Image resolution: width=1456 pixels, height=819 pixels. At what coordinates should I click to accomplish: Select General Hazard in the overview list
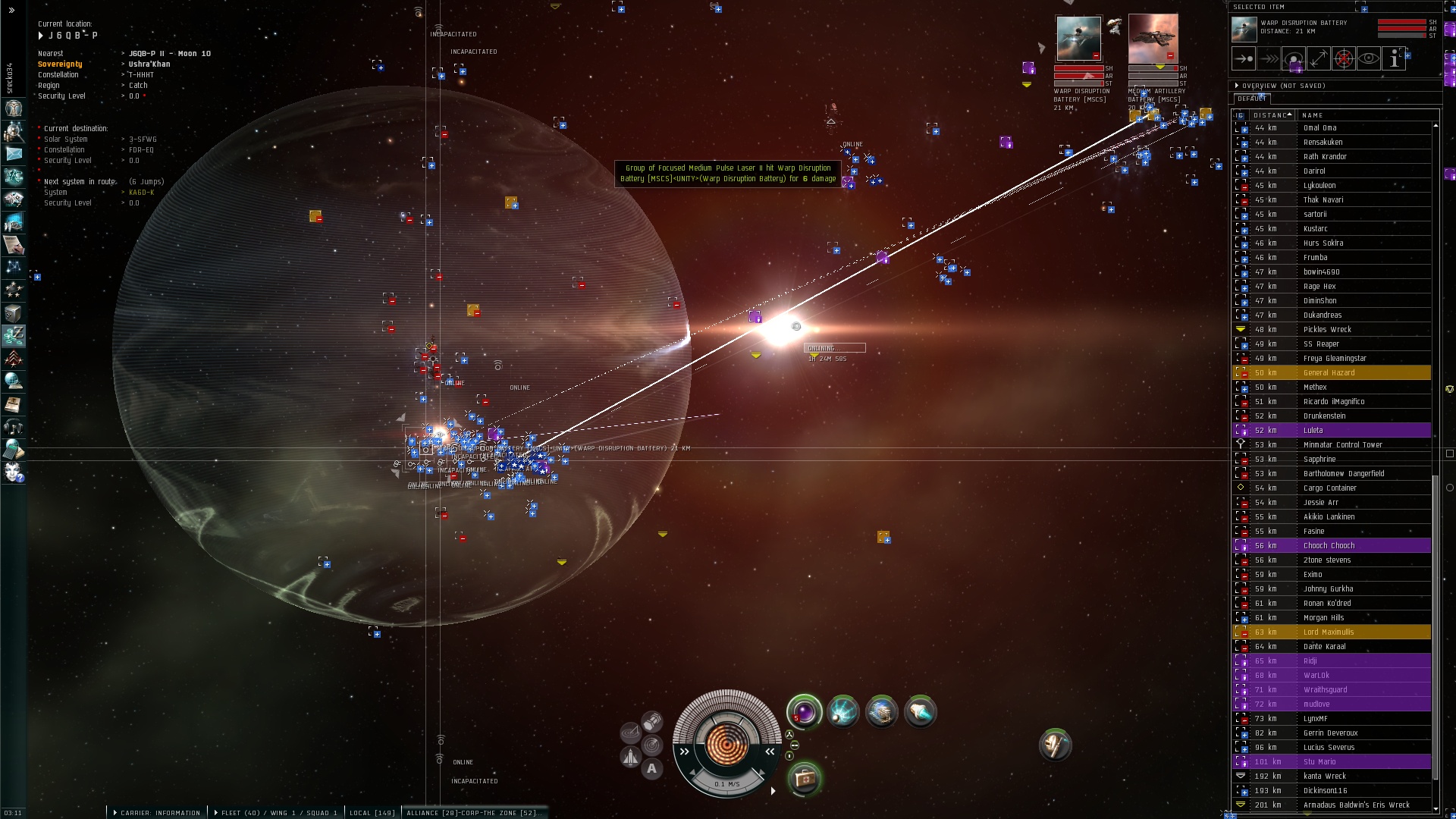pos(1329,372)
